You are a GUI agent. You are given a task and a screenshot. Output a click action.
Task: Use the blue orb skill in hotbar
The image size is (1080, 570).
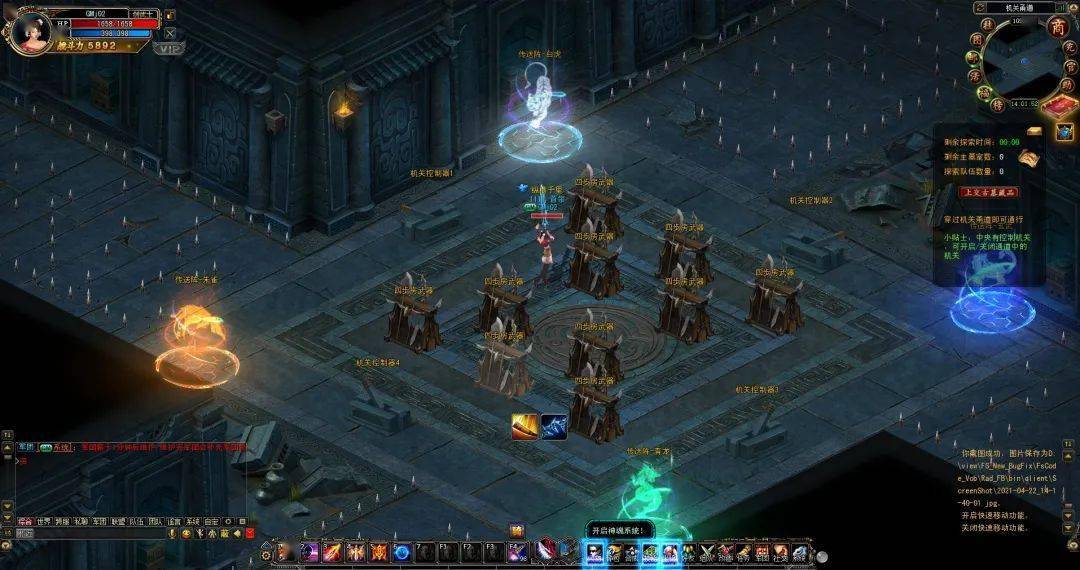[402, 552]
